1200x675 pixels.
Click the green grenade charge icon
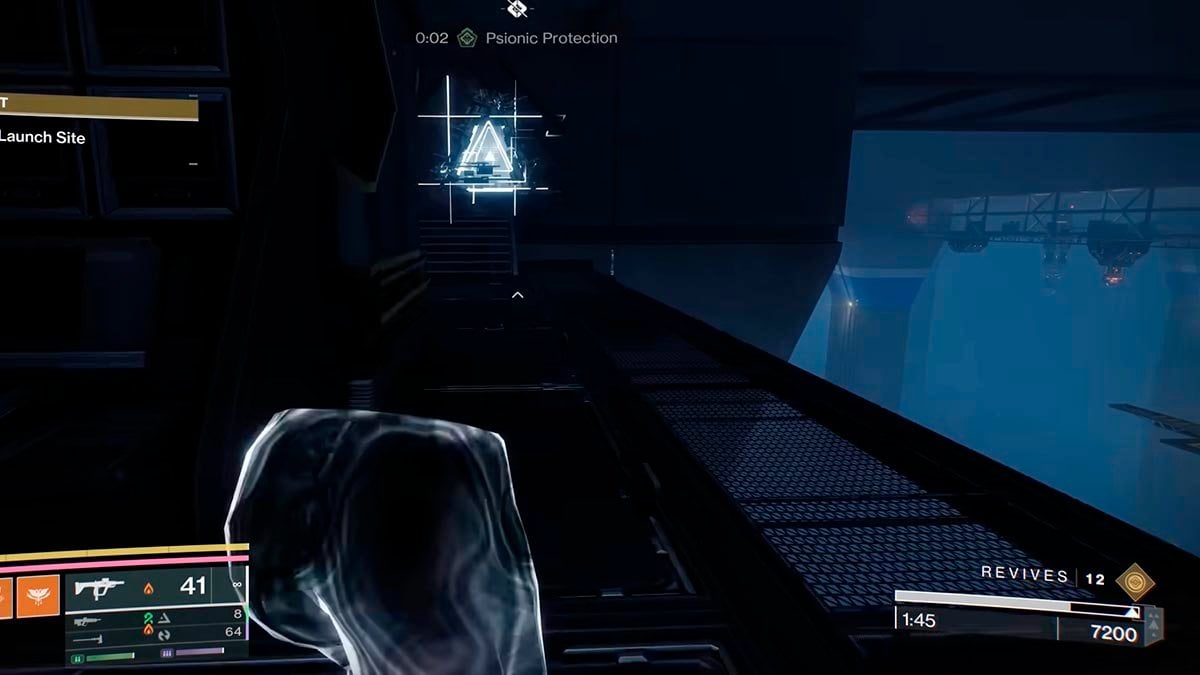[x=77, y=657]
